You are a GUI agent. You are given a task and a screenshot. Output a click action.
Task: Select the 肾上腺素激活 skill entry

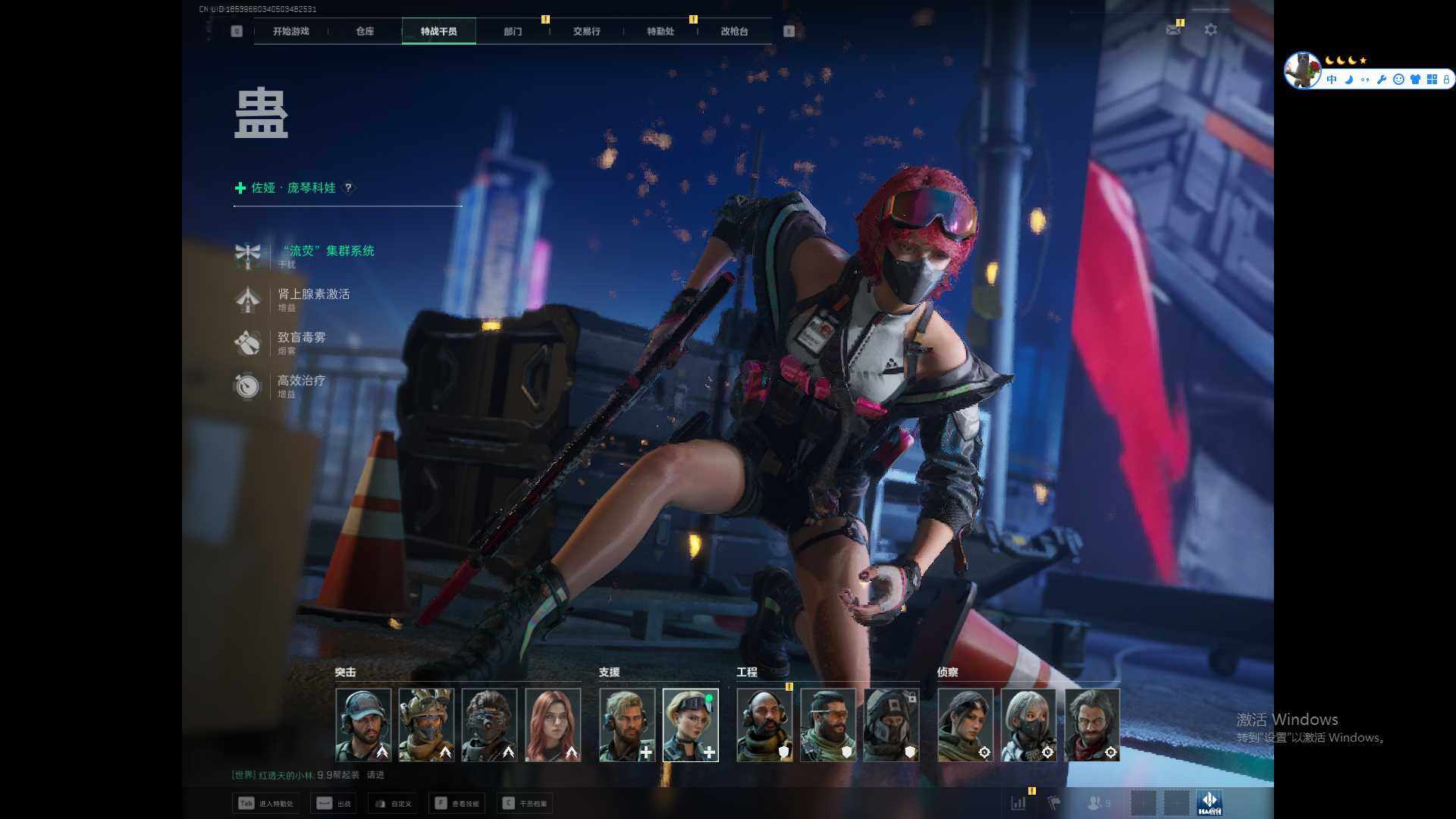(x=313, y=294)
